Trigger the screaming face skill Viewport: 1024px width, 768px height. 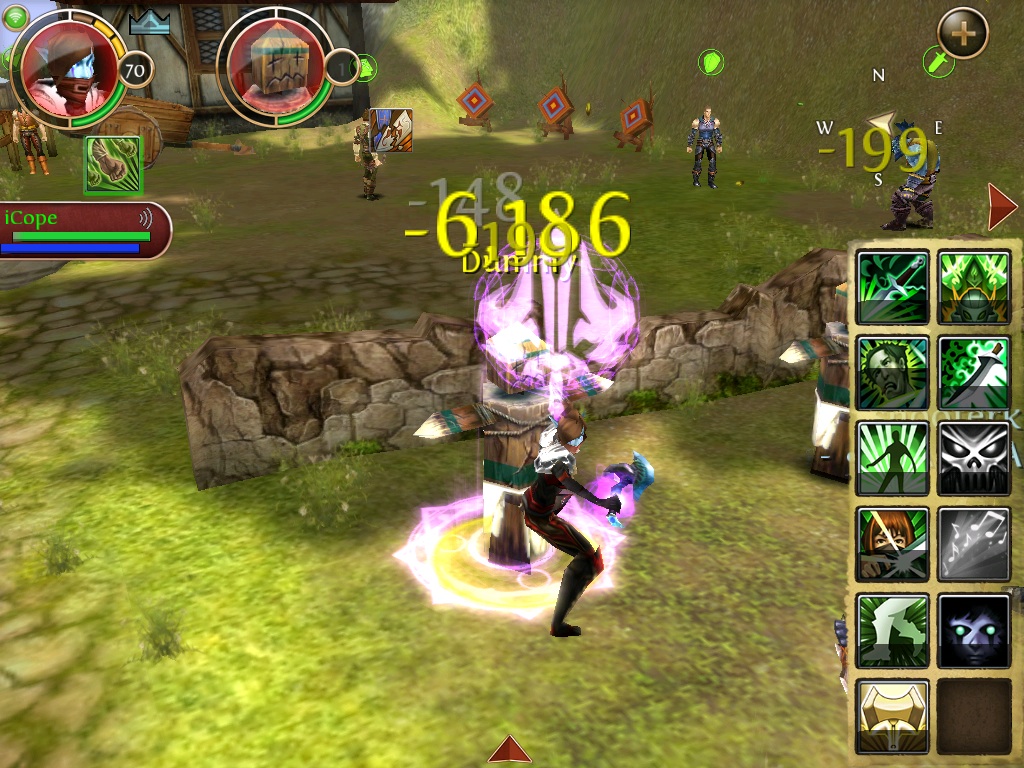(892, 373)
